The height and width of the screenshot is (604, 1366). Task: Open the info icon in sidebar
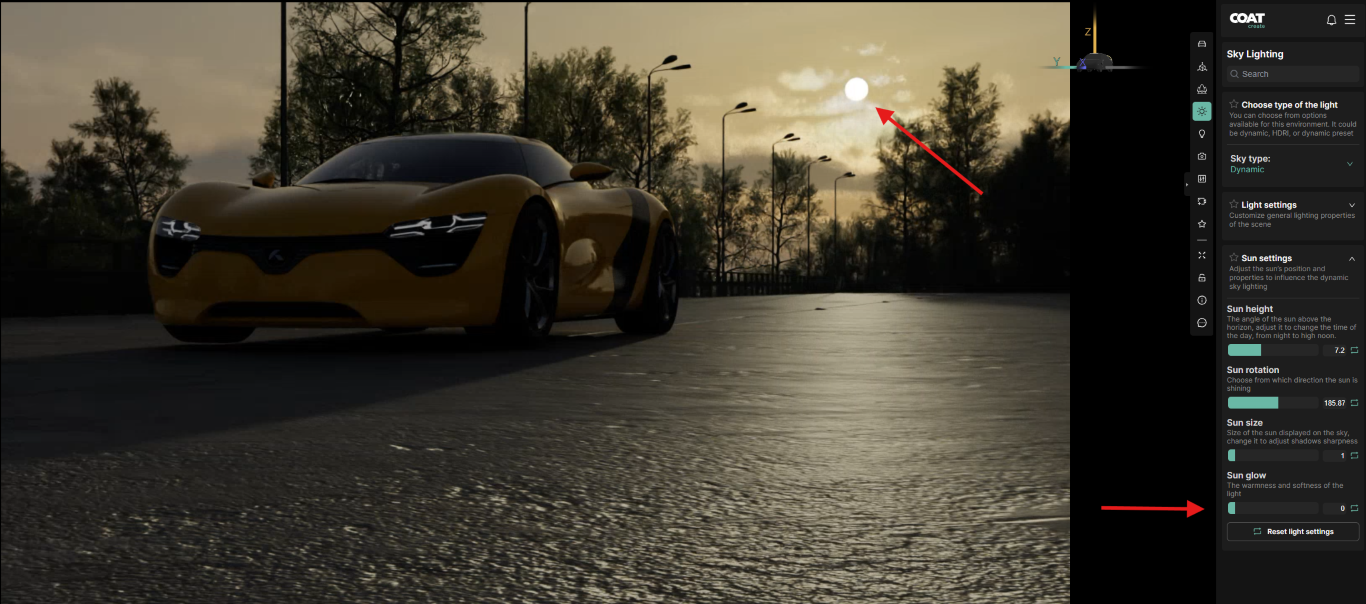coord(1202,300)
